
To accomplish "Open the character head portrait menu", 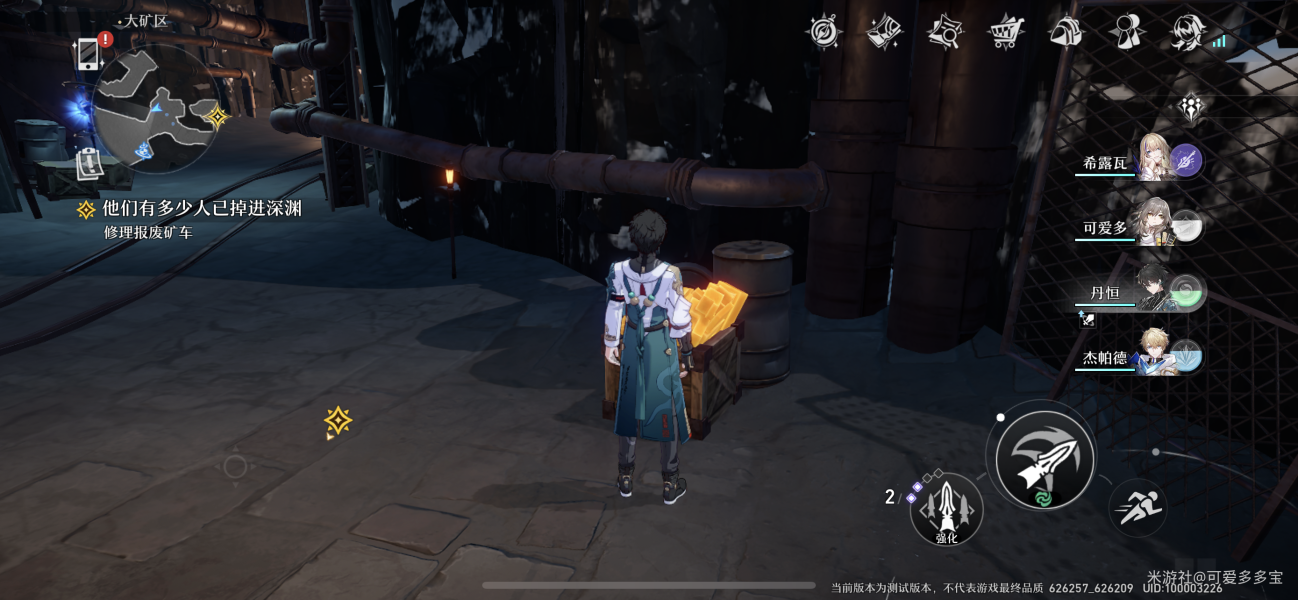I will (1188, 32).
